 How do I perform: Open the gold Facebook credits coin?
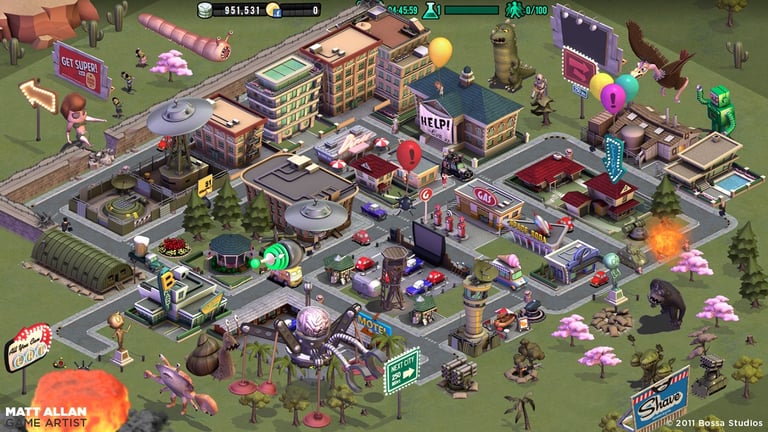point(273,11)
